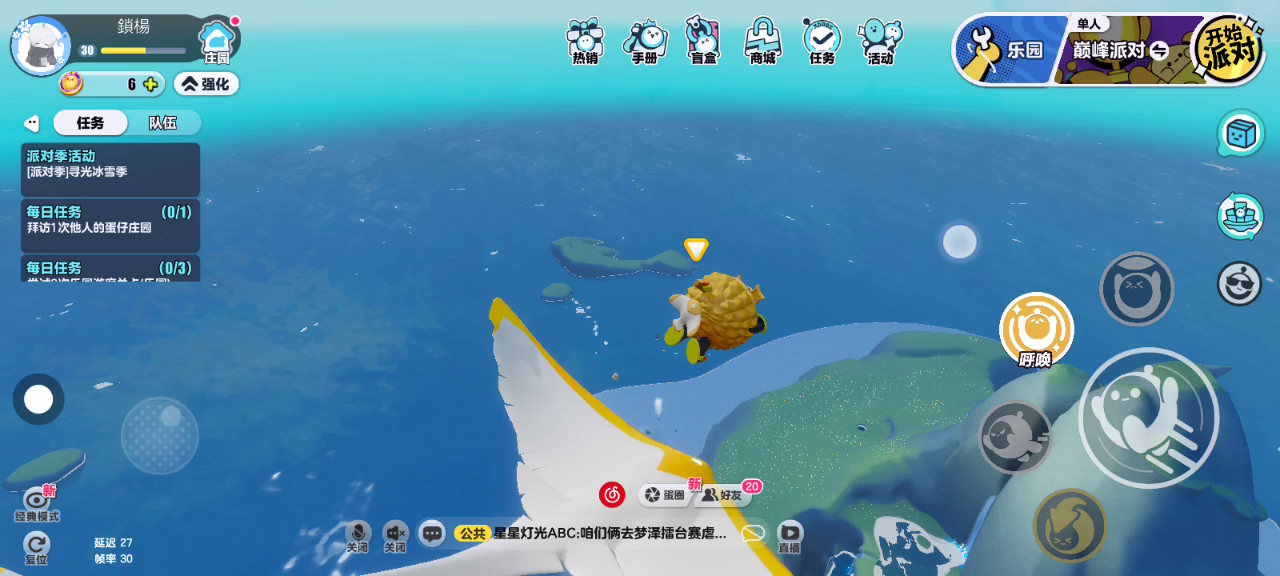1280x576 pixels.
Task: Open the 商城 store
Action: tap(762, 41)
